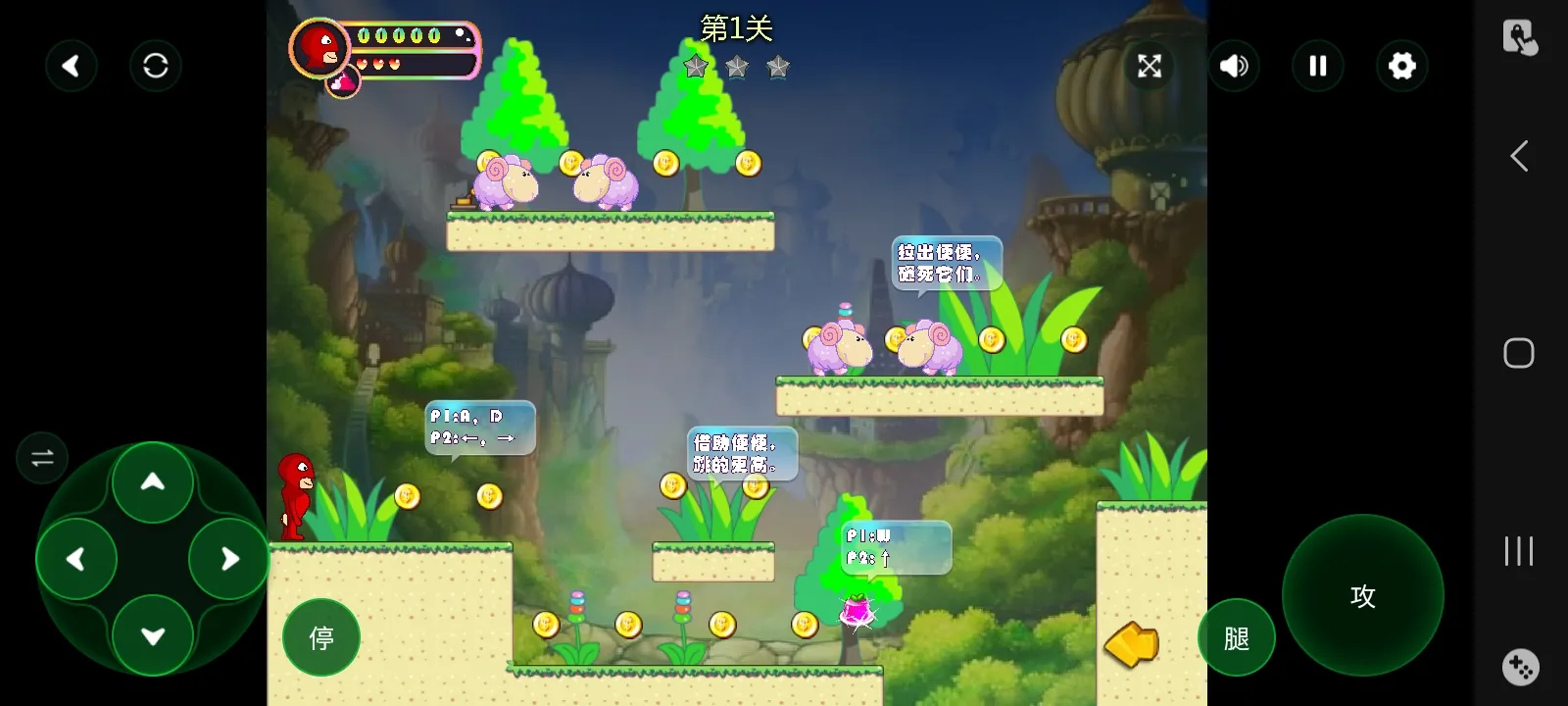Reload the game with the refresh icon

pos(156,66)
